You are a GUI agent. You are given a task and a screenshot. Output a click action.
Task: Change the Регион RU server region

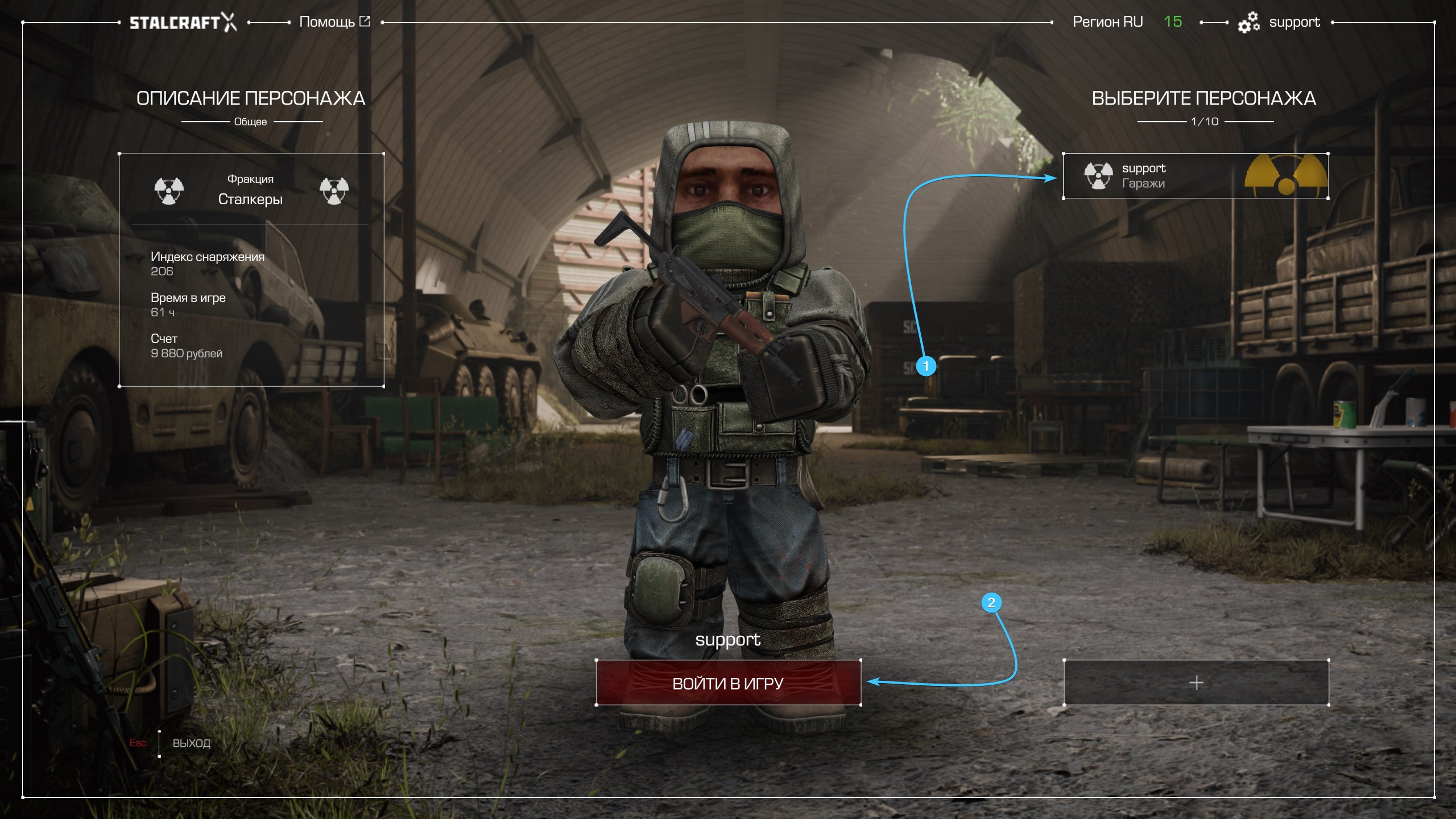click(1107, 22)
